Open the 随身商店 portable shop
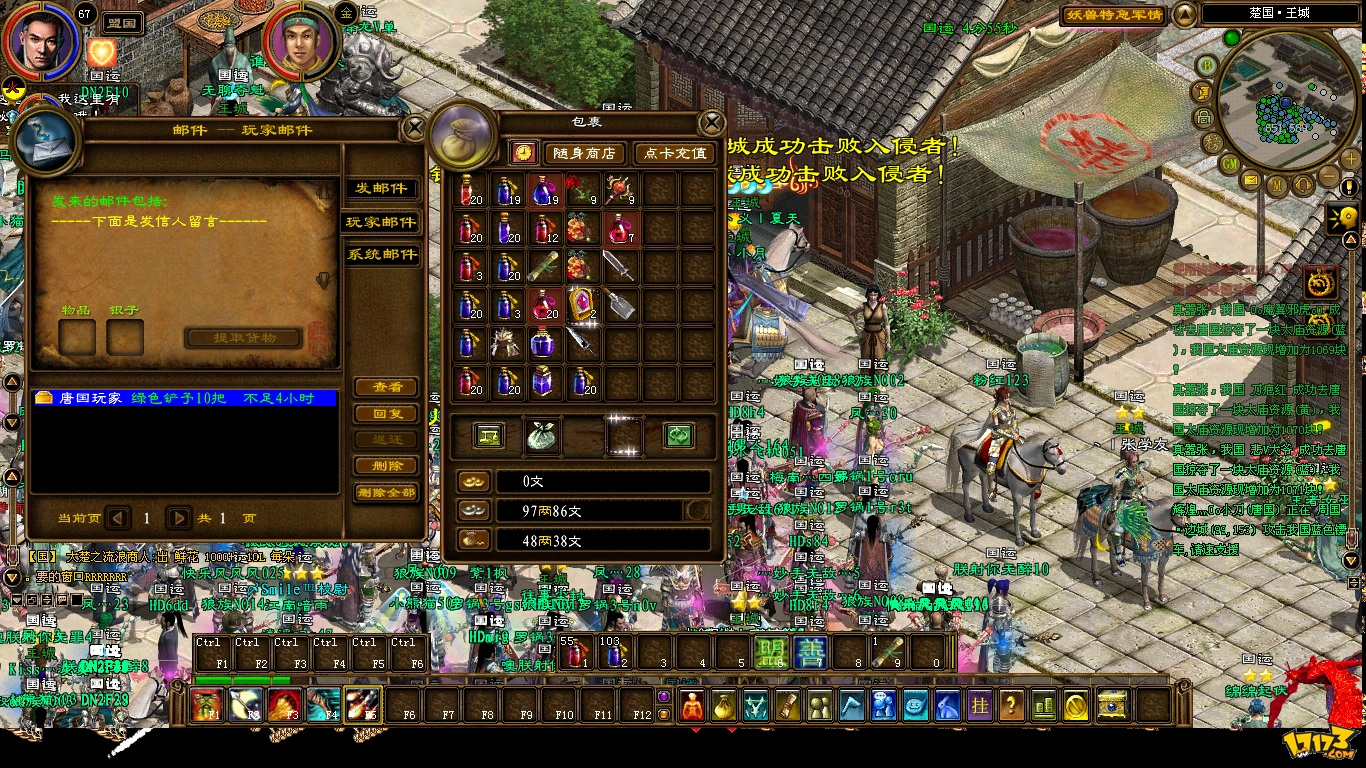Viewport: 1366px width, 768px height. (585, 153)
